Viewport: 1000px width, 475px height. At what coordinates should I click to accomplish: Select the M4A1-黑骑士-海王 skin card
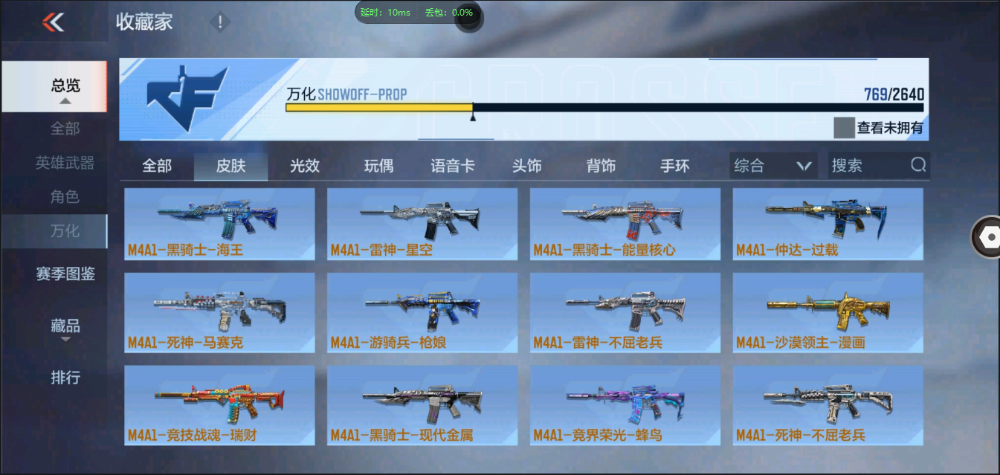click(219, 224)
